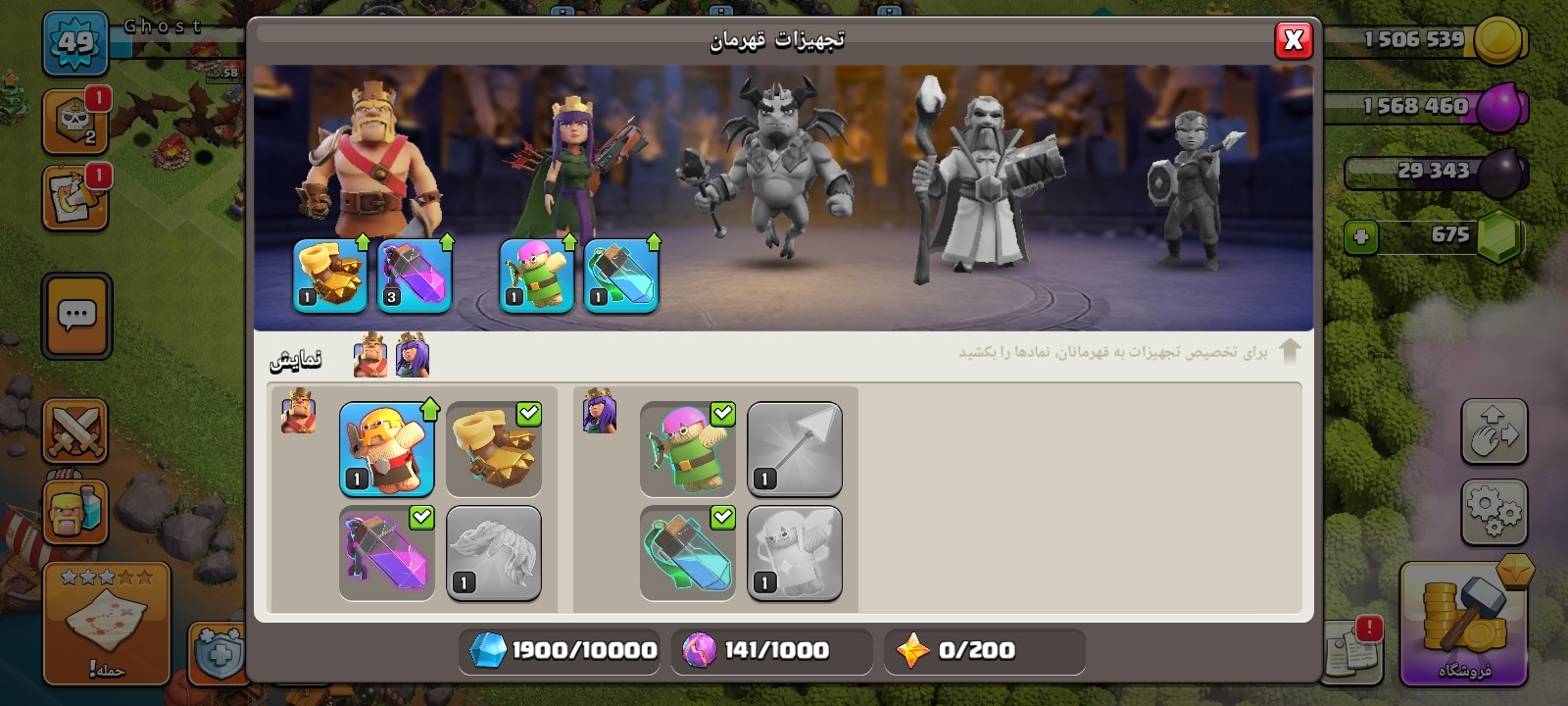Toggle the Barbarian King display filter

point(370,356)
